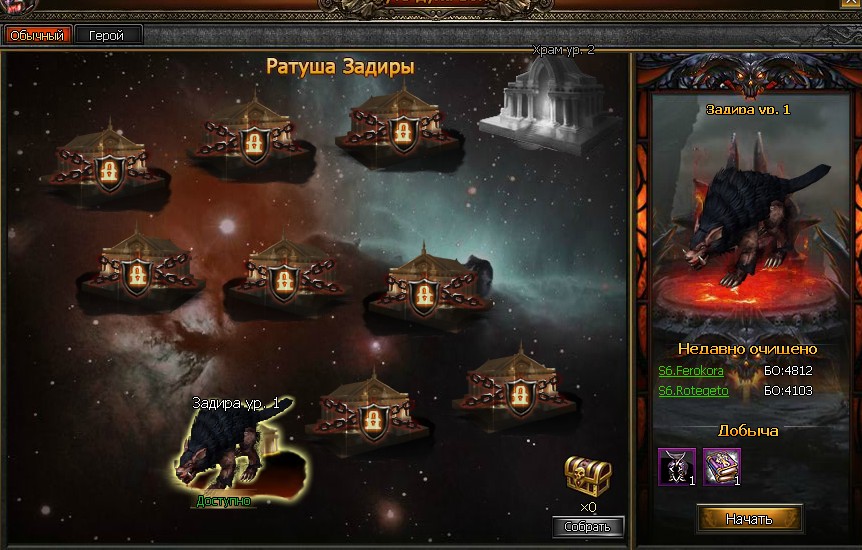This screenshot has width=862, height=550.
Task: Switch to the Обычный tab
Action: (x=37, y=35)
